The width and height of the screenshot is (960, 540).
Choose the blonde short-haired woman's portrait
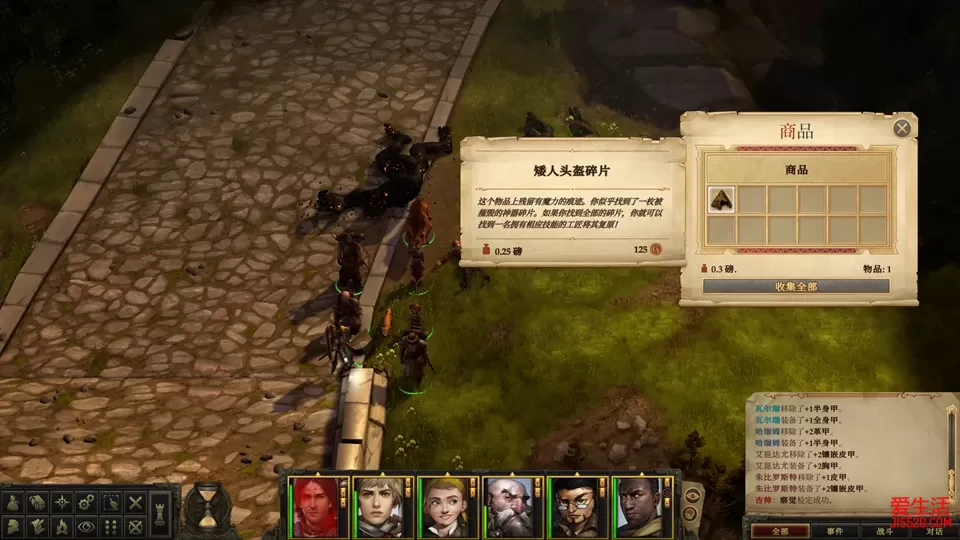click(380, 506)
